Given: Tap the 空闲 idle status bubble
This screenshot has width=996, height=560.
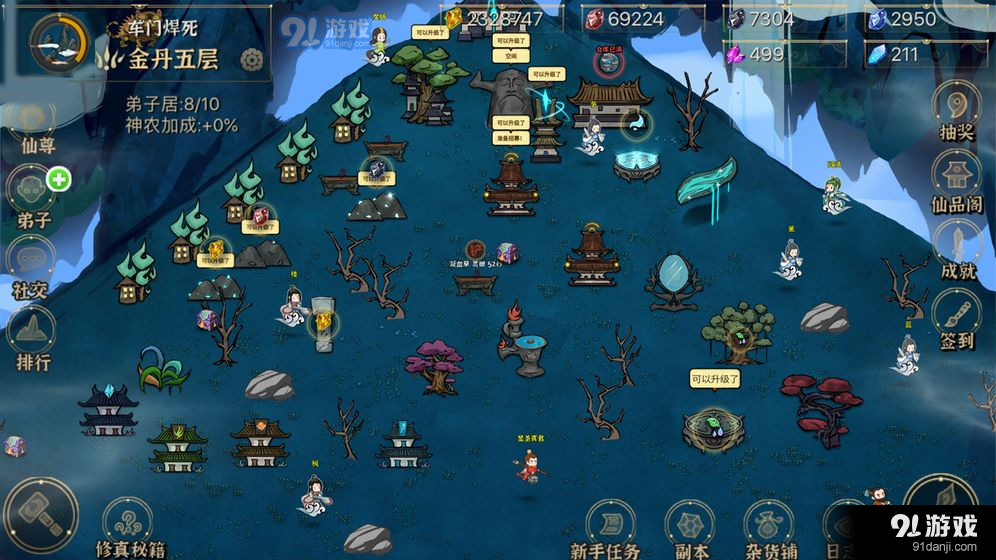Looking at the screenshot, I should point(510,57).
